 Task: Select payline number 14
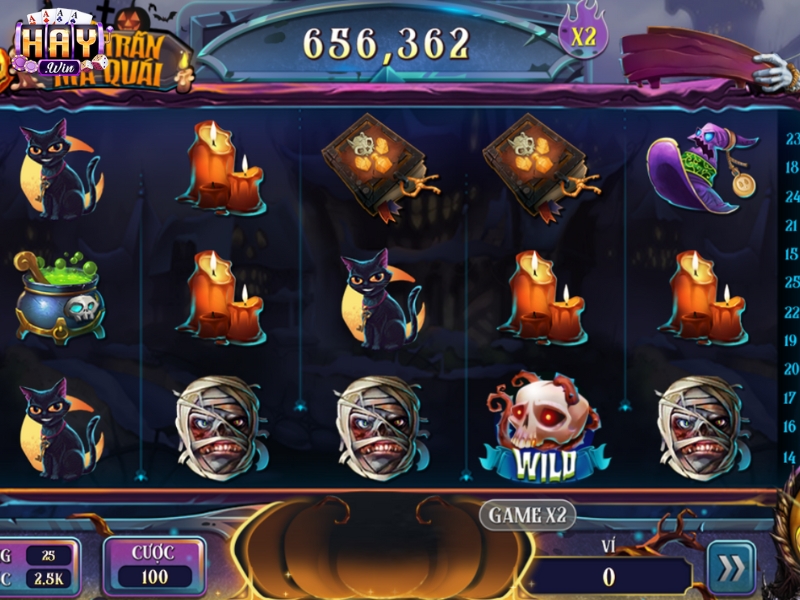click(792, 456)
